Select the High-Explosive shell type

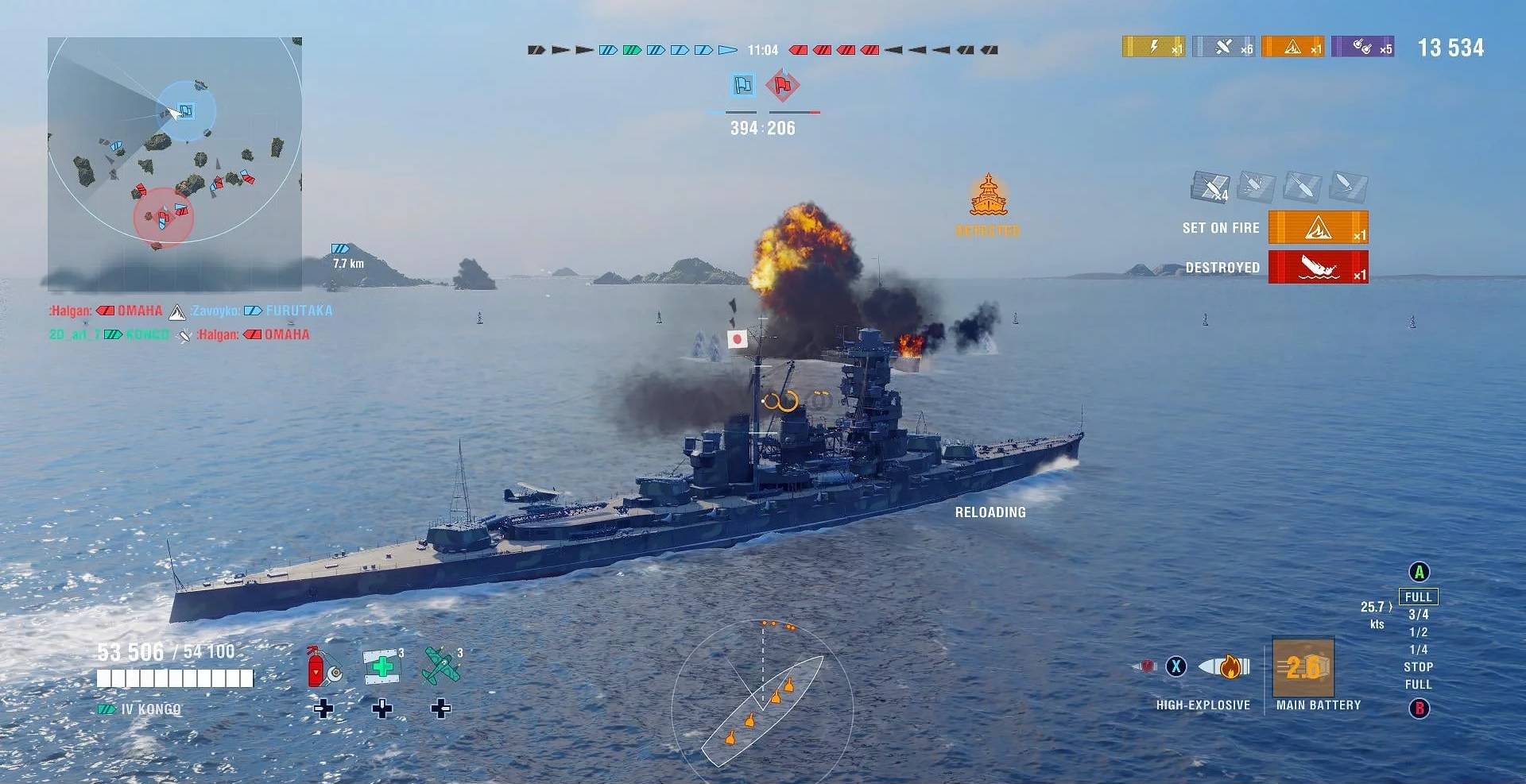tap(1224, 667)
